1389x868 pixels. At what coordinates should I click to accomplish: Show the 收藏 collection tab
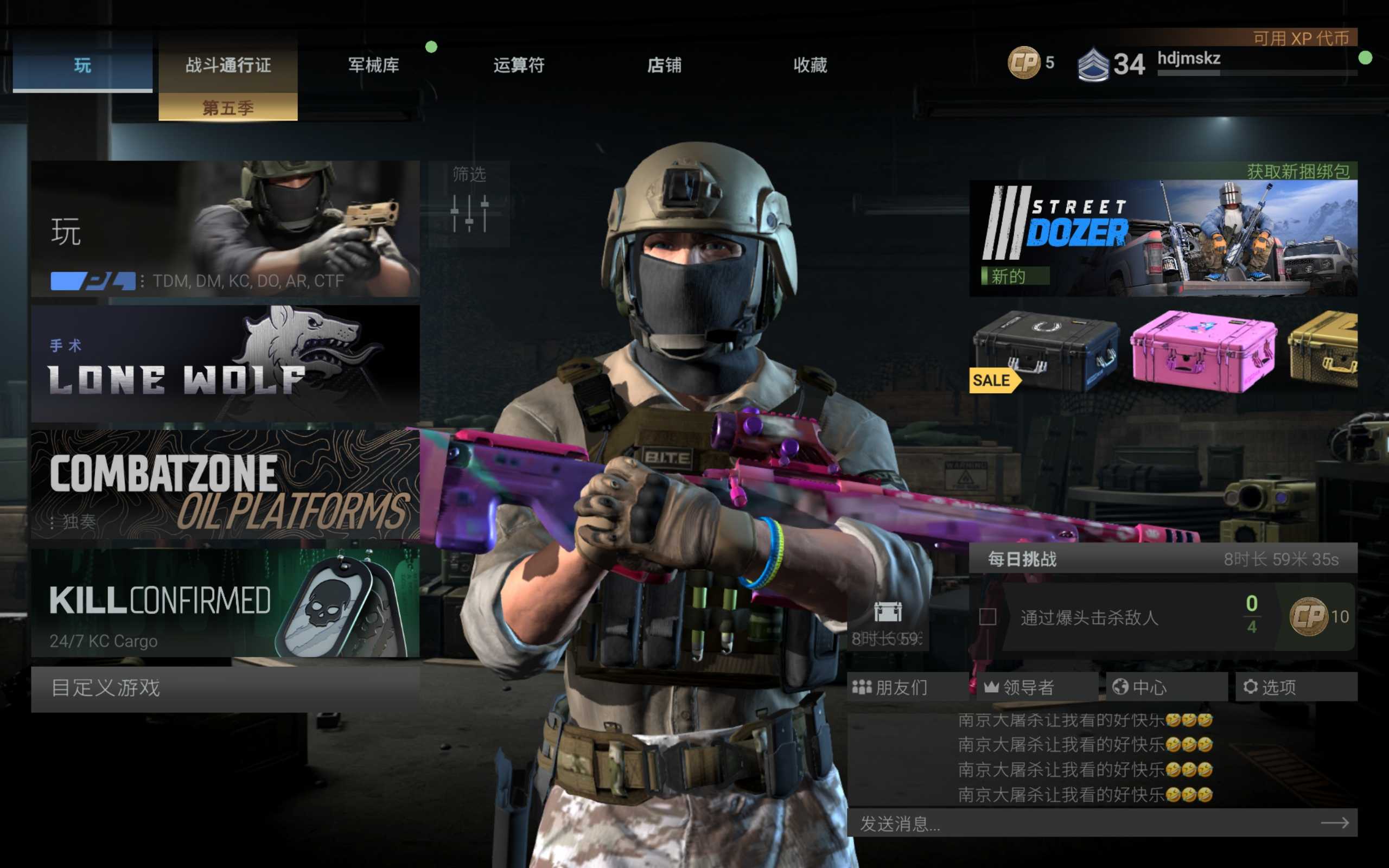pos(810,65)
